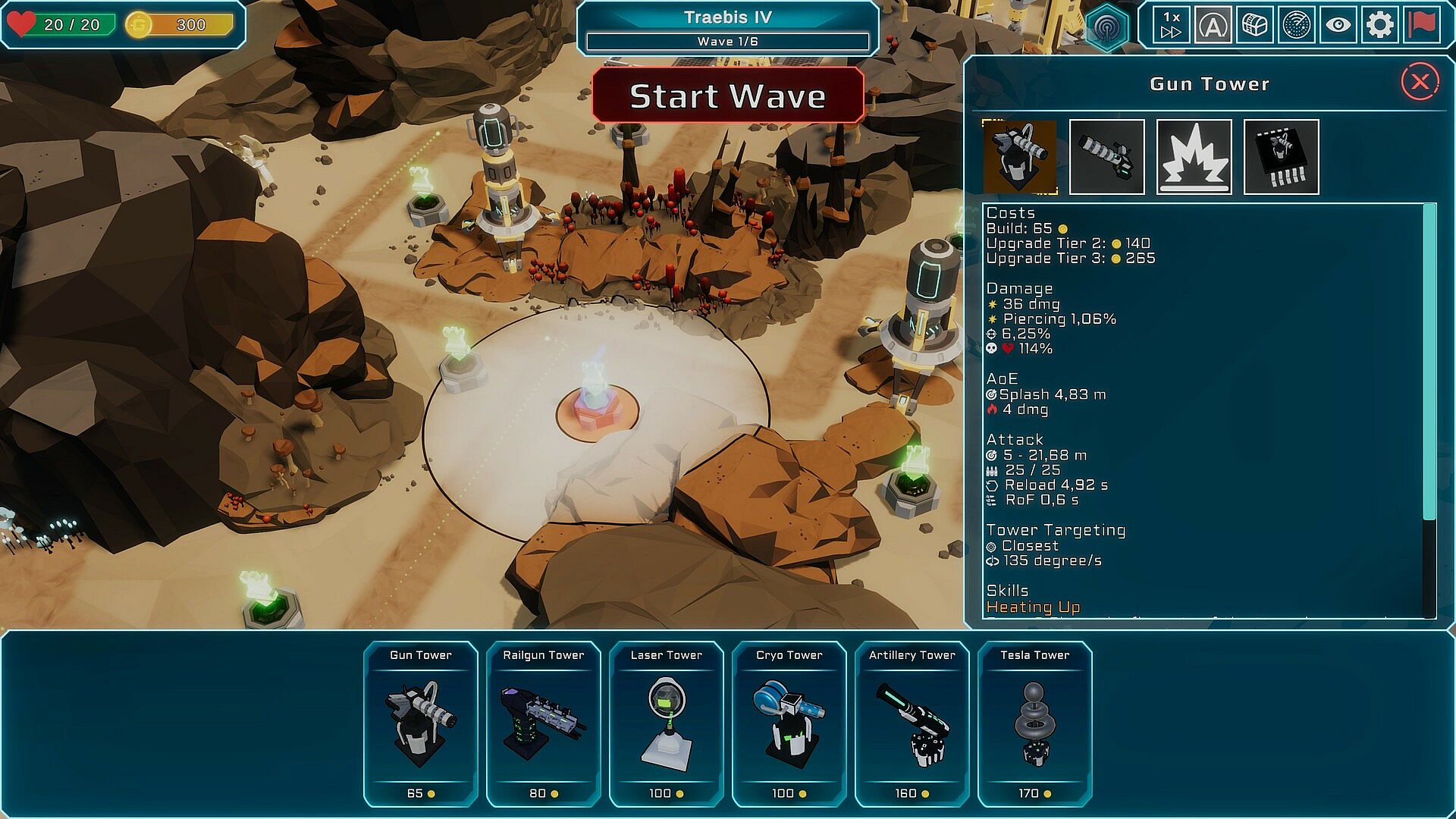Toggle the eye visibility icon
Screen dimensions: 1456x819
click(1338, 25)
